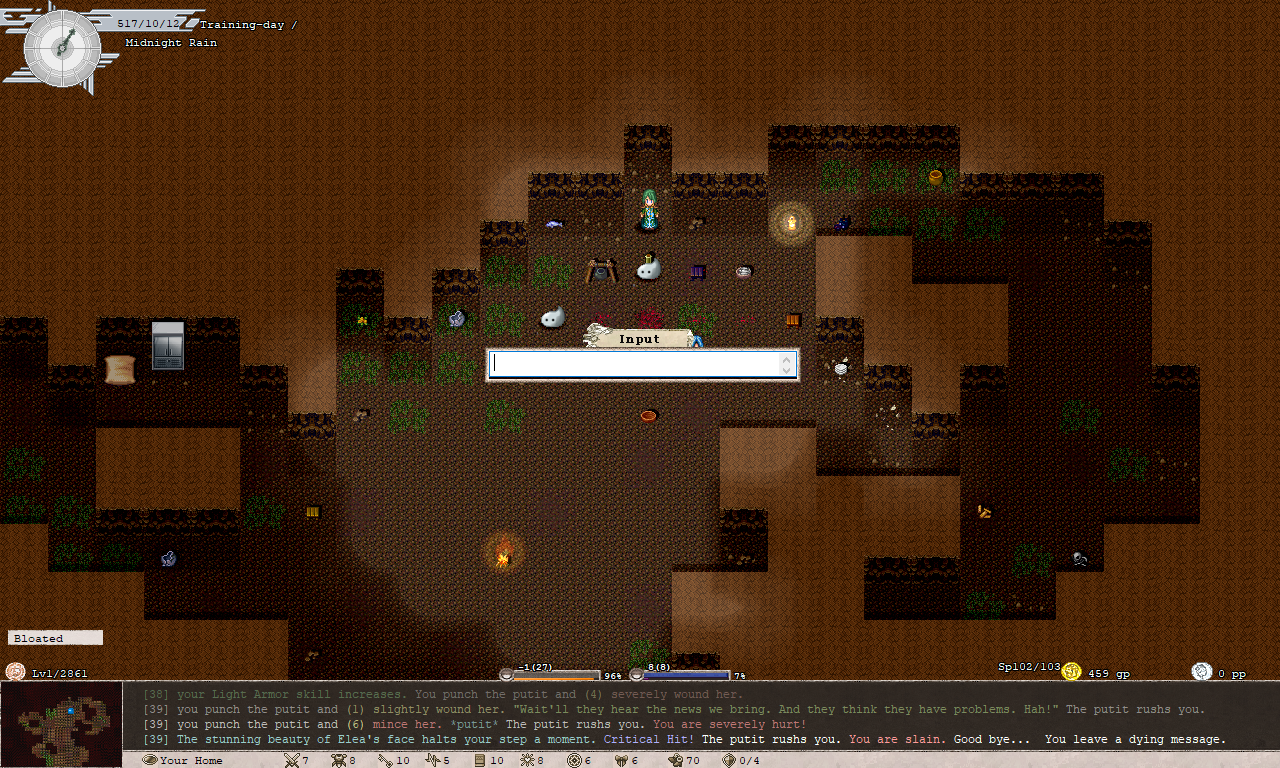Click the message log panel
The height and width of the screenshot is (768, 1280).
[700, 716]
